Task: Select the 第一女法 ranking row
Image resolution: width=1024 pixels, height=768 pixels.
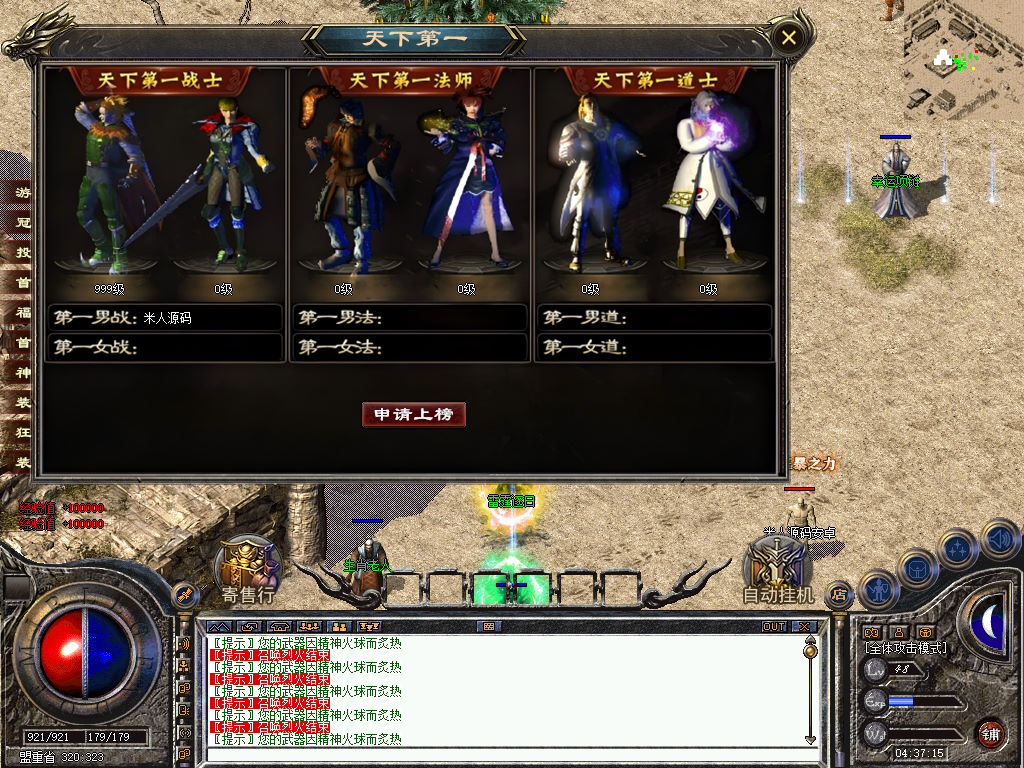Action: coord(410,348)
